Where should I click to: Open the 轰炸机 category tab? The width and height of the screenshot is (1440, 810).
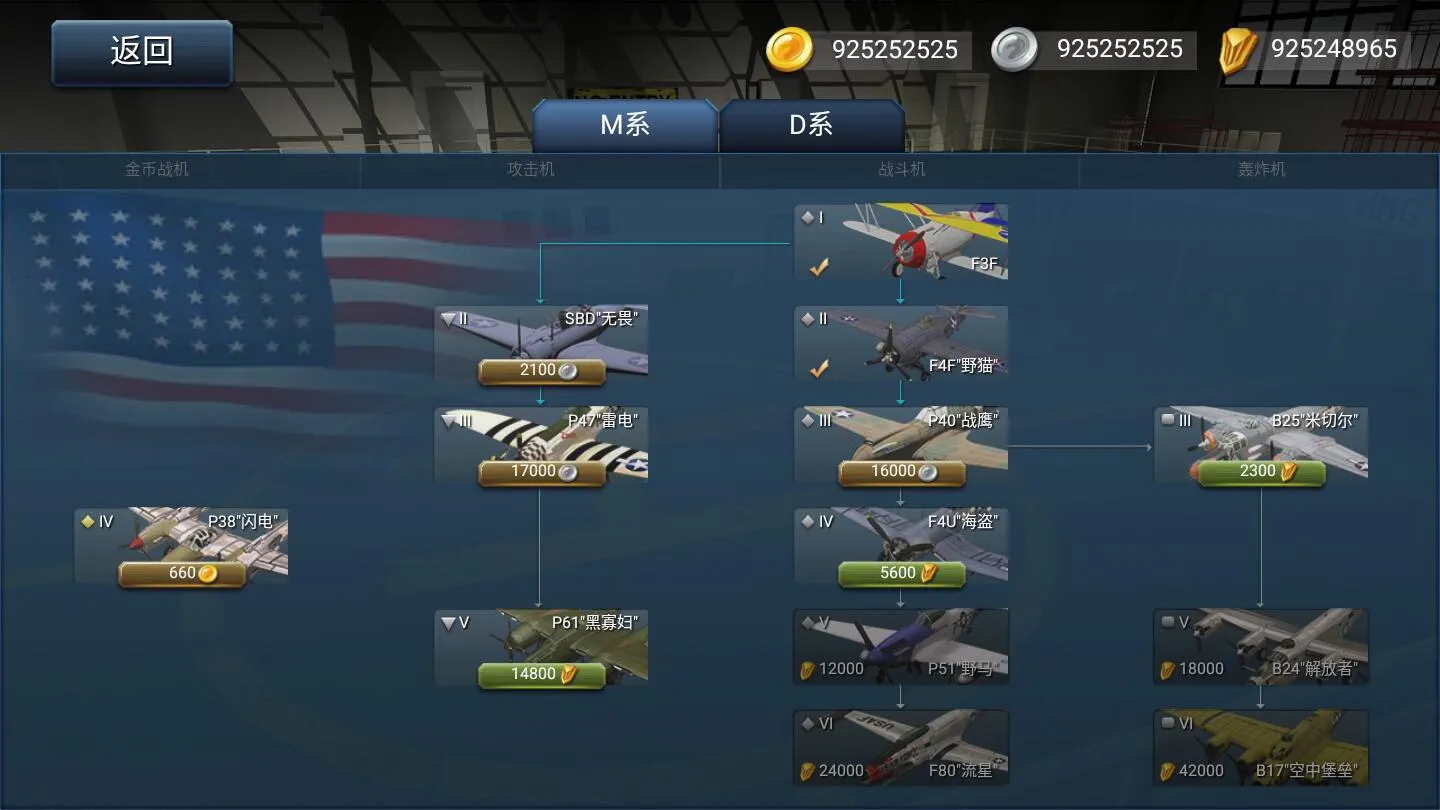coord(1260,169)
